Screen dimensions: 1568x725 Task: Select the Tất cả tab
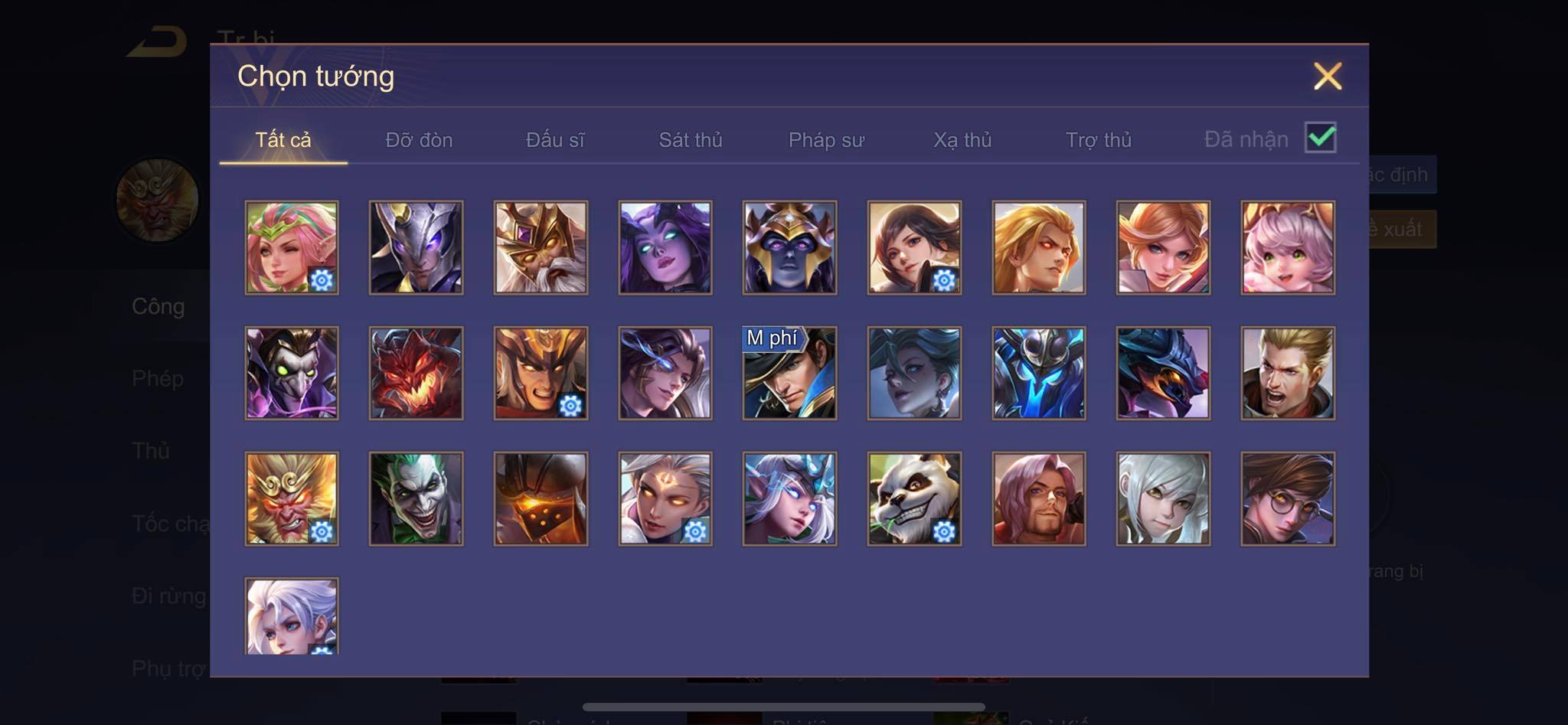pos(283,140)
